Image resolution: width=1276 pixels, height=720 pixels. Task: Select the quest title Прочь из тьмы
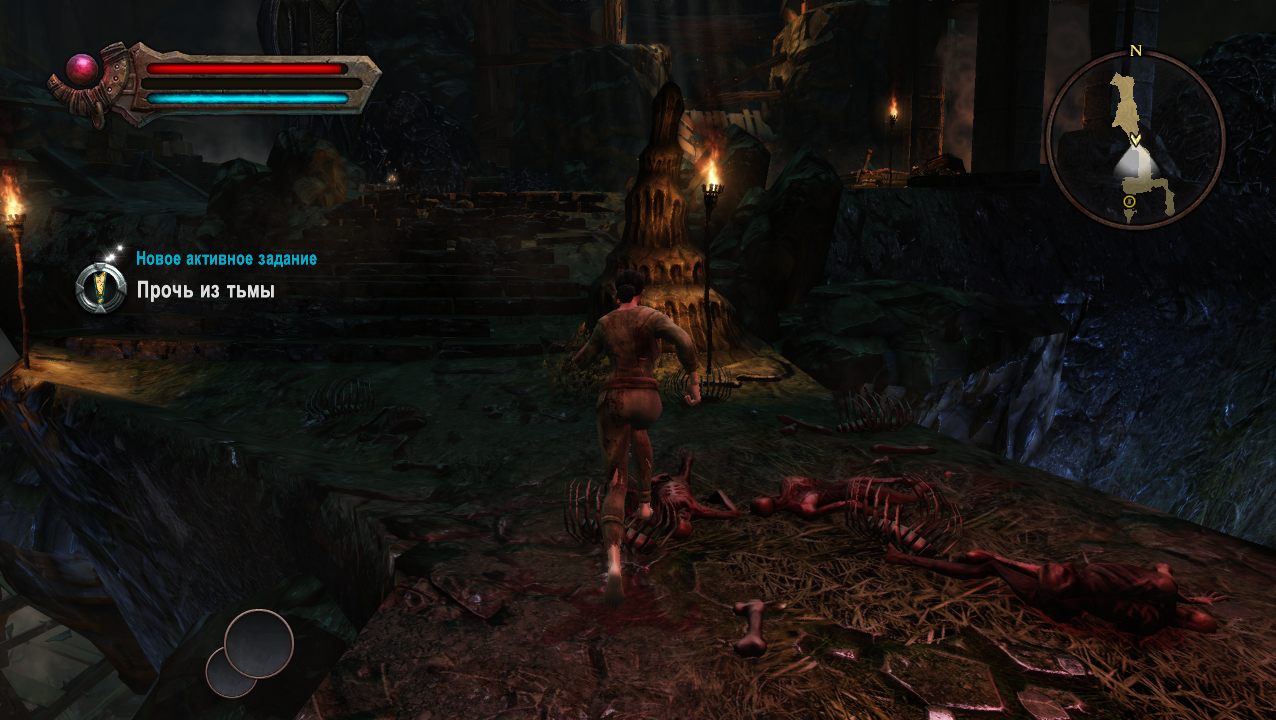[x=205, y=291]
